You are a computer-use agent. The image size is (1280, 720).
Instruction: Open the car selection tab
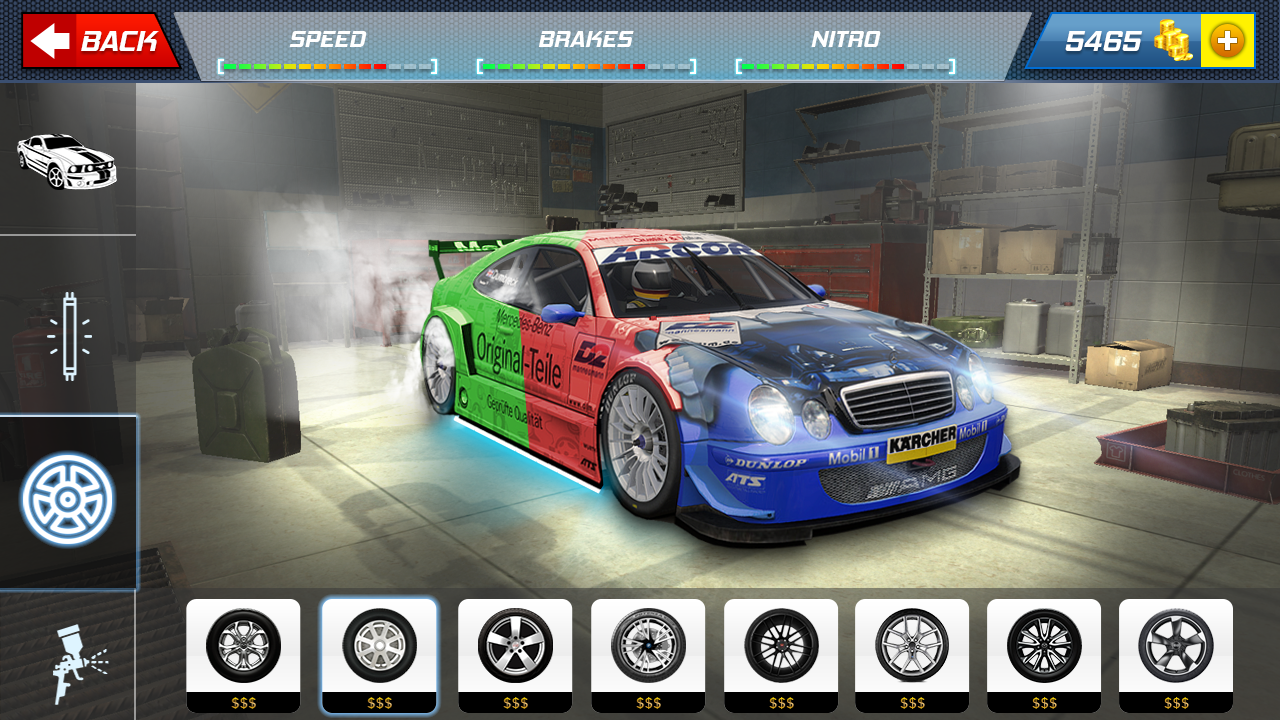coord(67,161)
